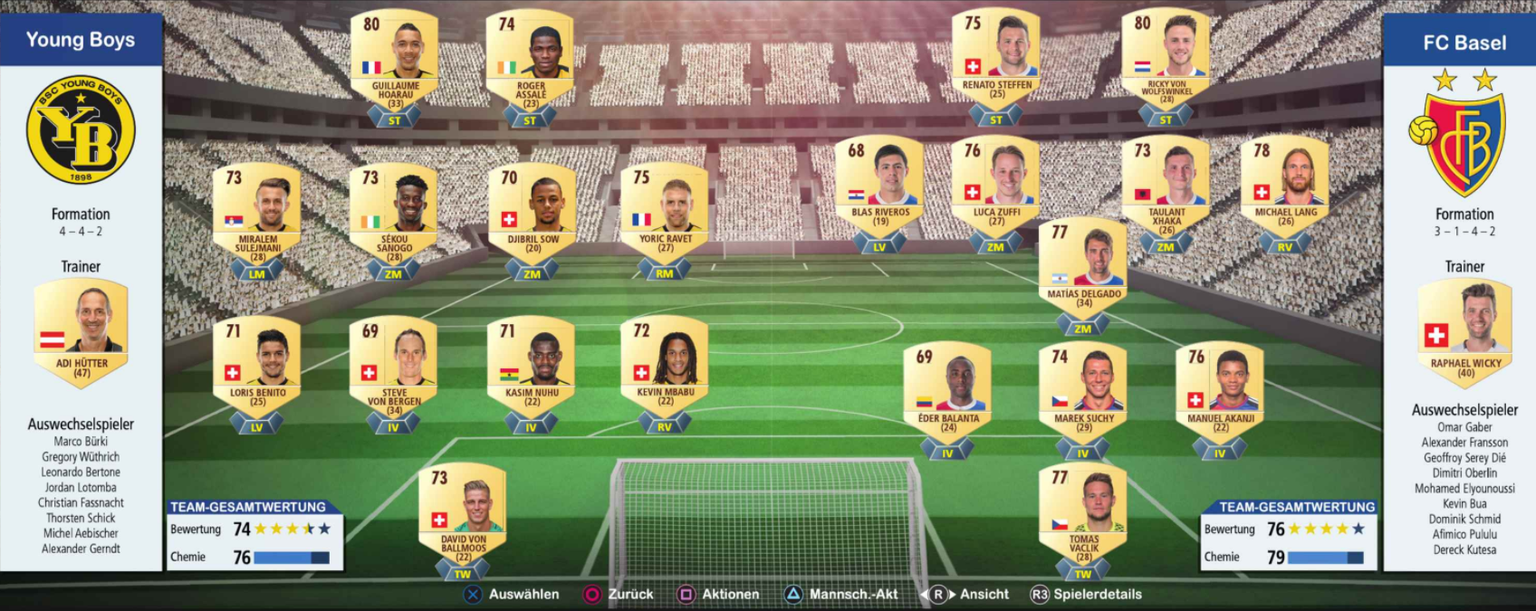Screen dimensions: 1536x611
Task: Select Manuel Akanji's defender card
Action: (1220, 395)
